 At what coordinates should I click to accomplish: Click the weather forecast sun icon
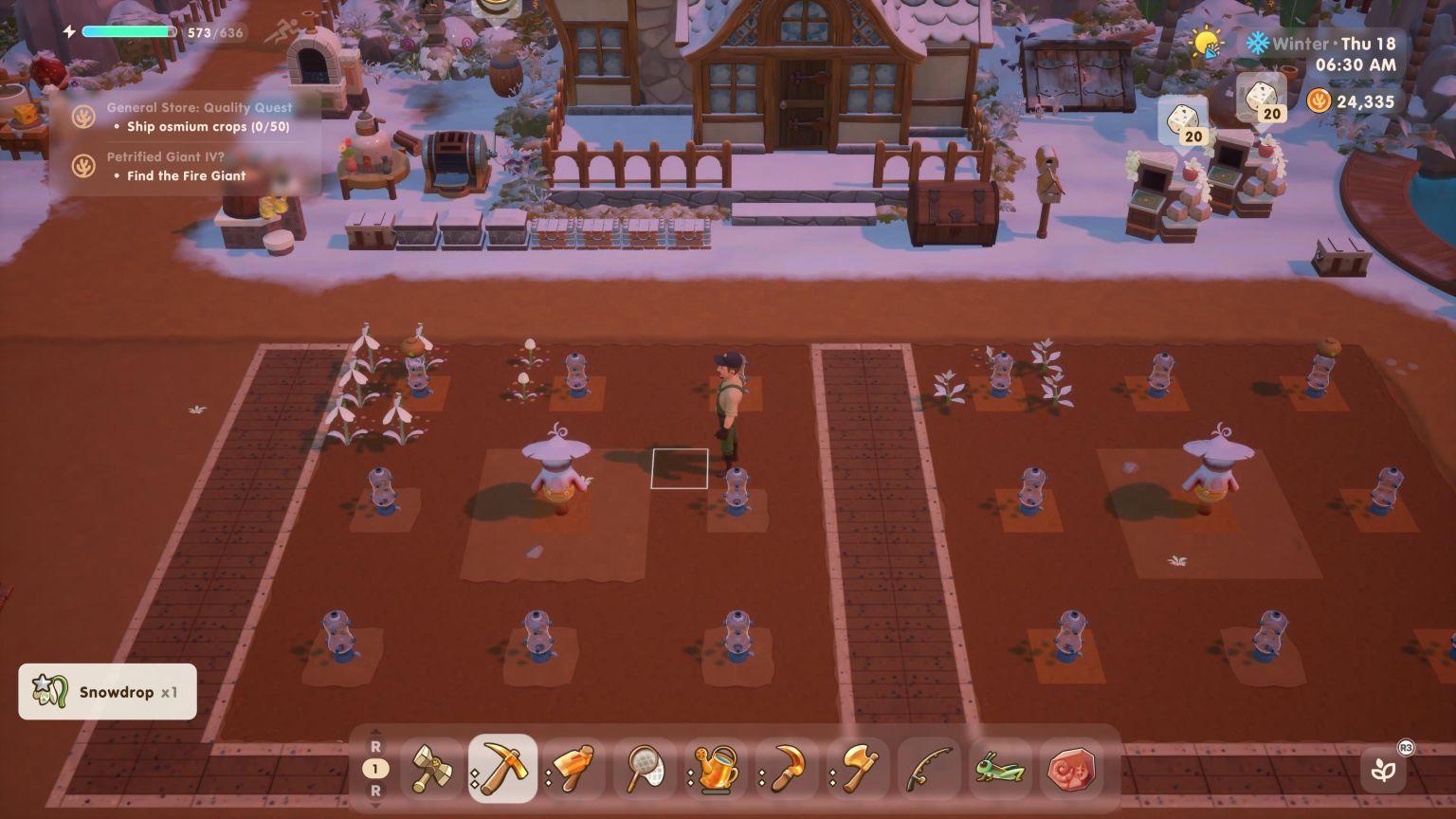click(1204, 43)
